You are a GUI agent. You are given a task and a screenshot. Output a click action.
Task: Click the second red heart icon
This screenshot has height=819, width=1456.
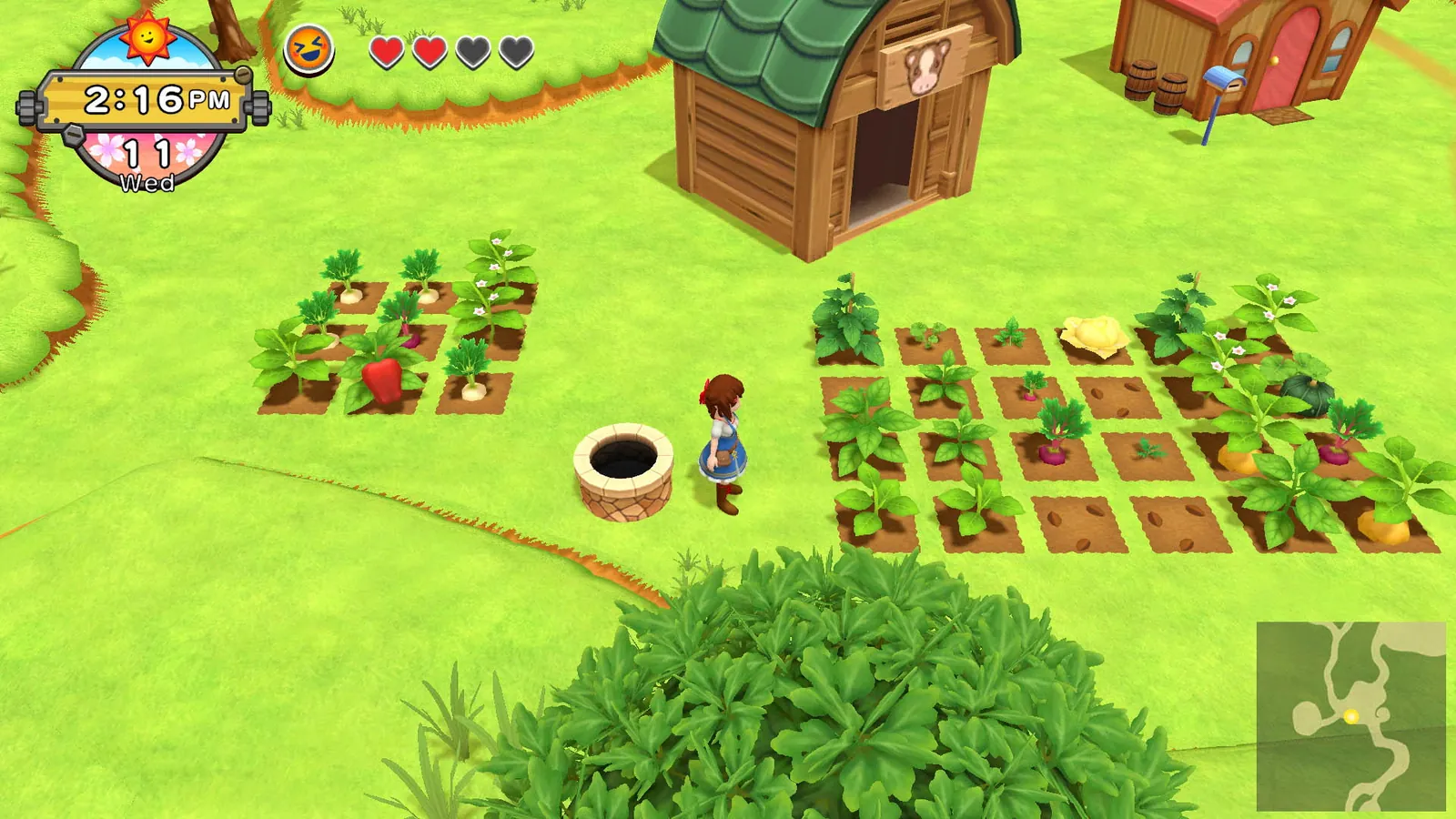tap(429, 53)
